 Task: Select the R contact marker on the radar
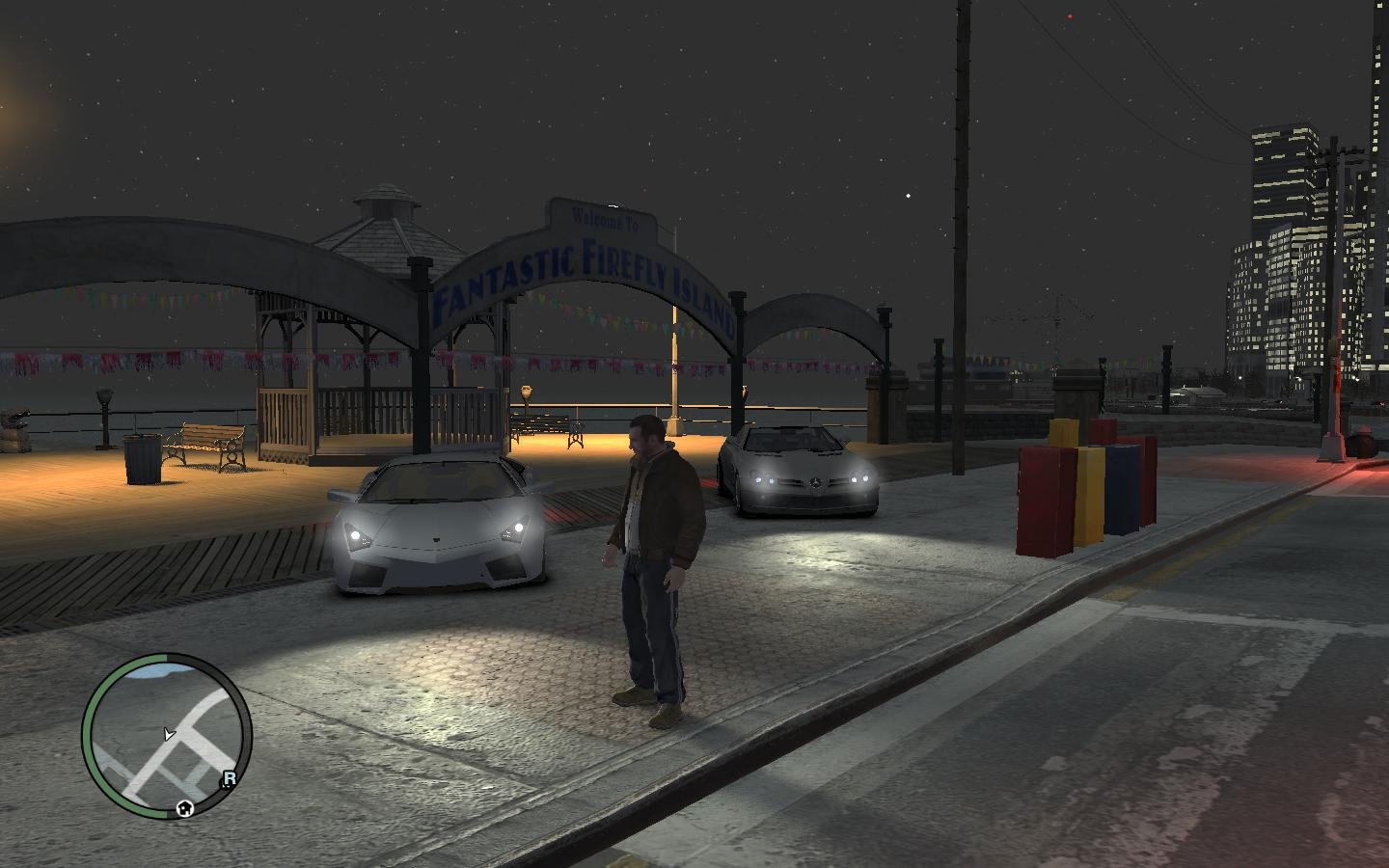[230, 778]
